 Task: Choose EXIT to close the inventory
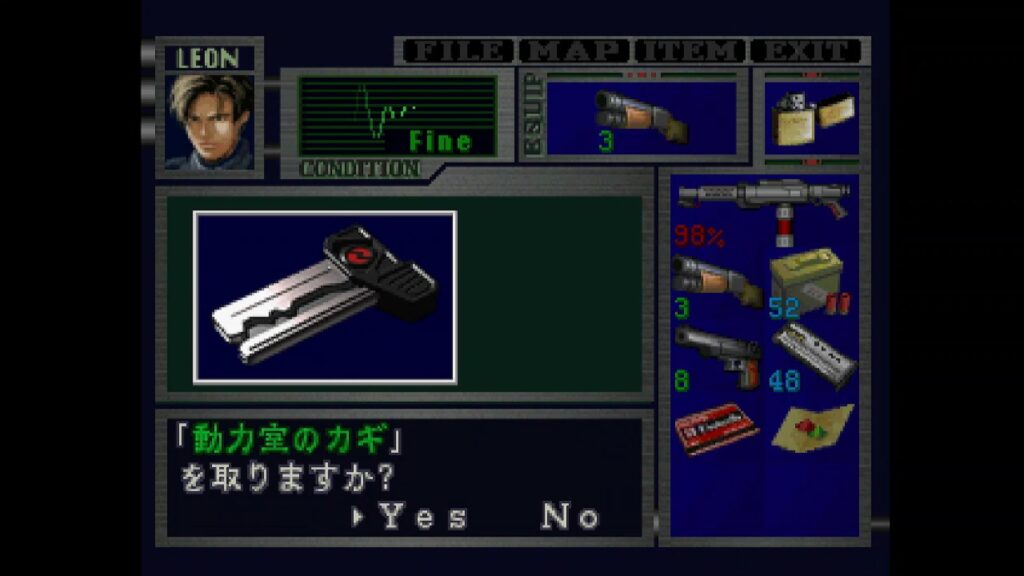[x=806, y=51]
